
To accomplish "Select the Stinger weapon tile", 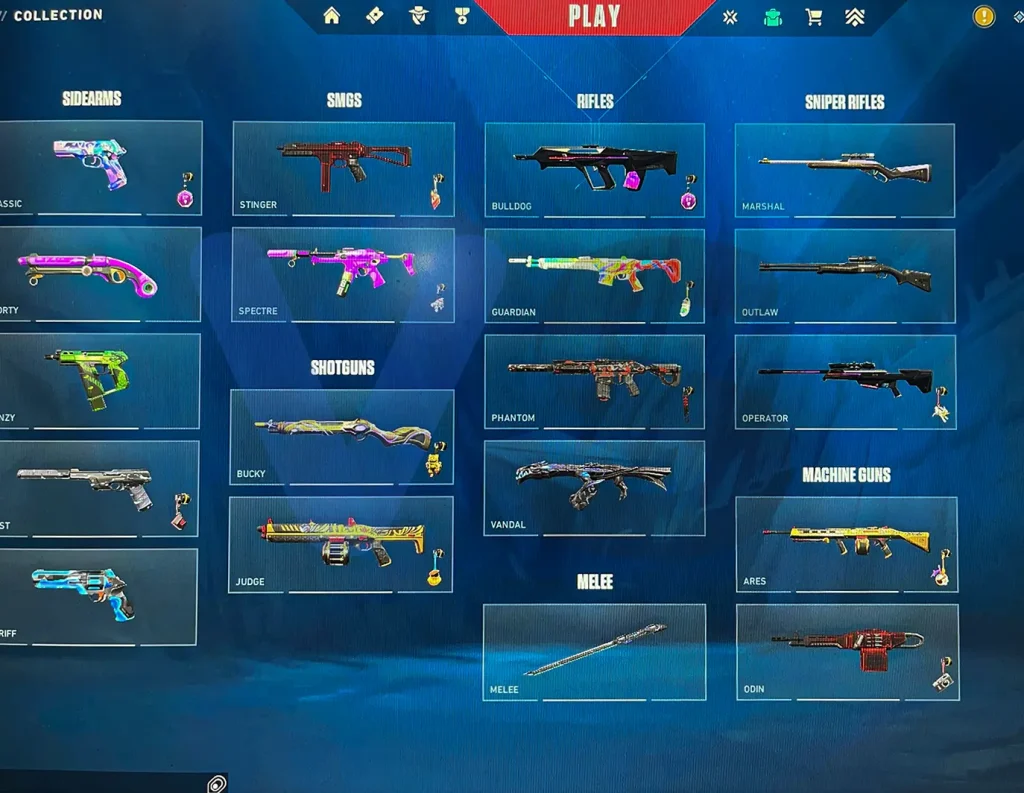I will click(343, 168).
